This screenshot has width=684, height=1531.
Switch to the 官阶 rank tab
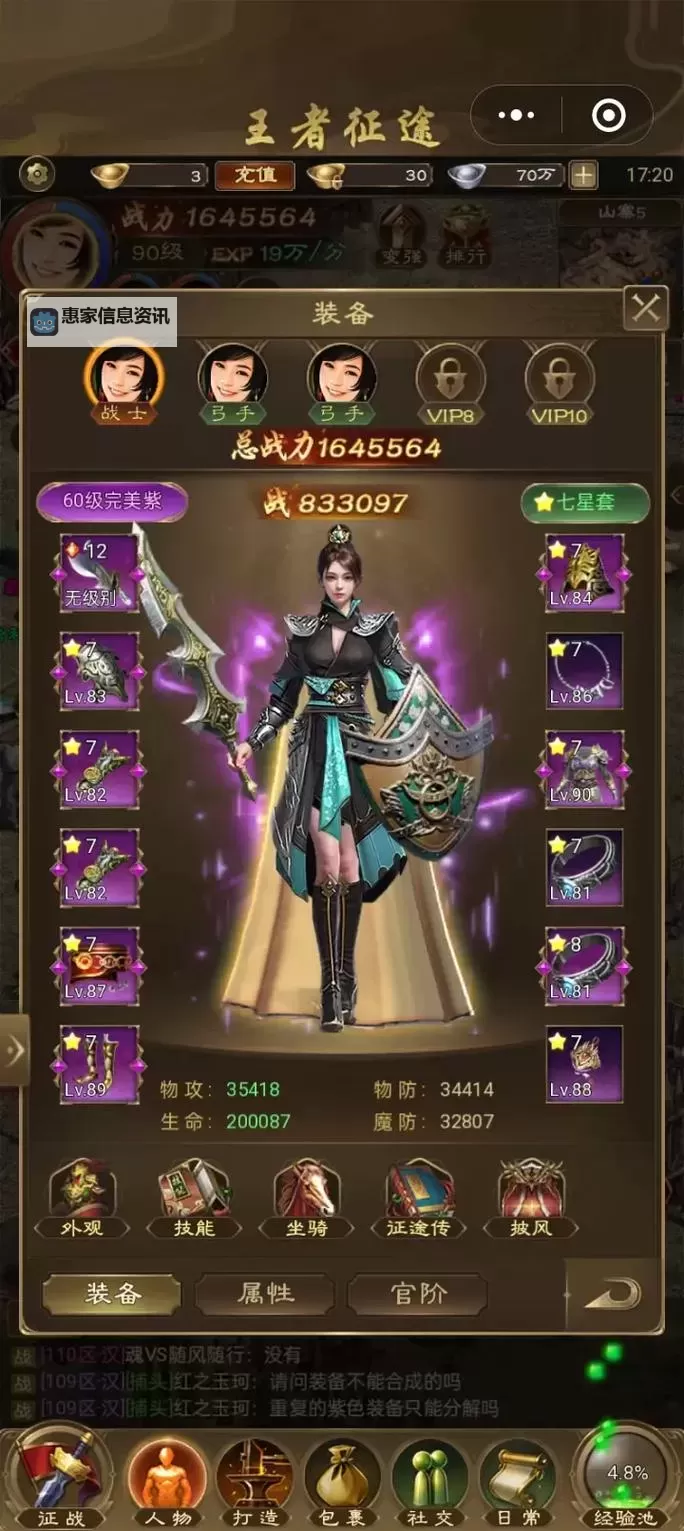[x=418, y=1294]
